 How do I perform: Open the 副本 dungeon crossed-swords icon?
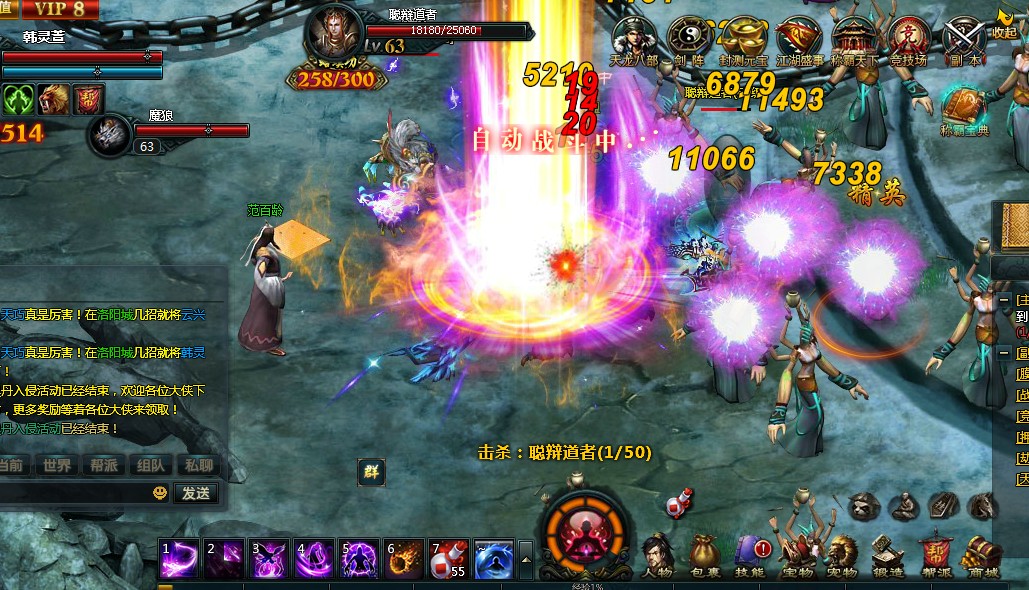click(964, 38)
